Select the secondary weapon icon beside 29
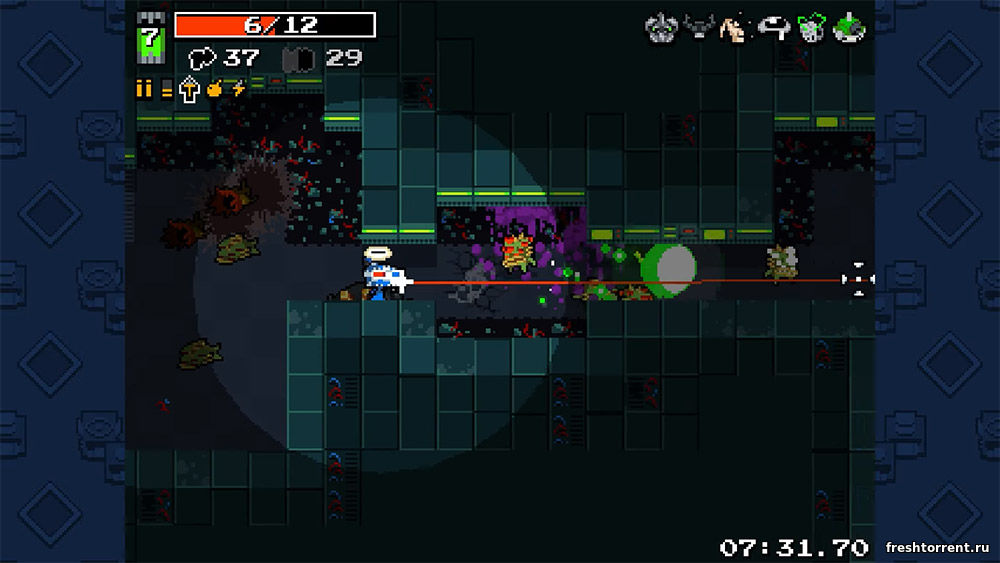Screen dimensions: 1000x563 coord(297,59)
